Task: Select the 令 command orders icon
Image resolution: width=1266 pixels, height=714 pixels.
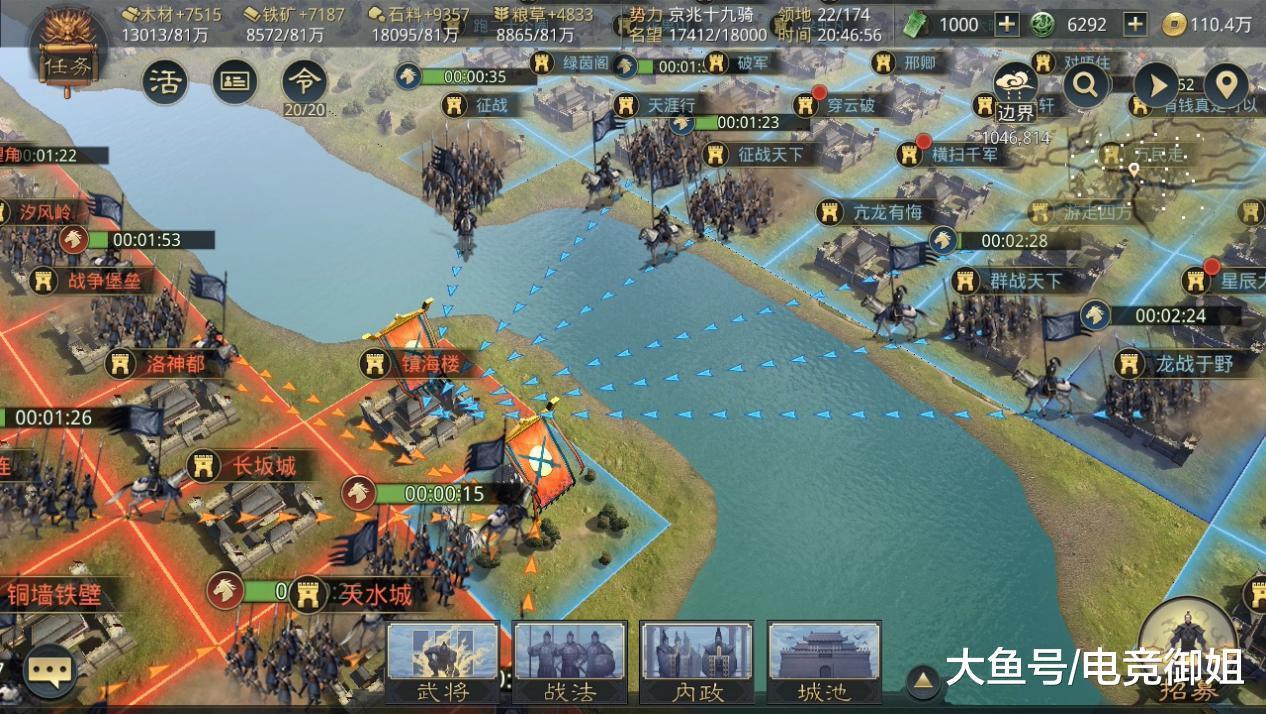Action: coord(304,82)
